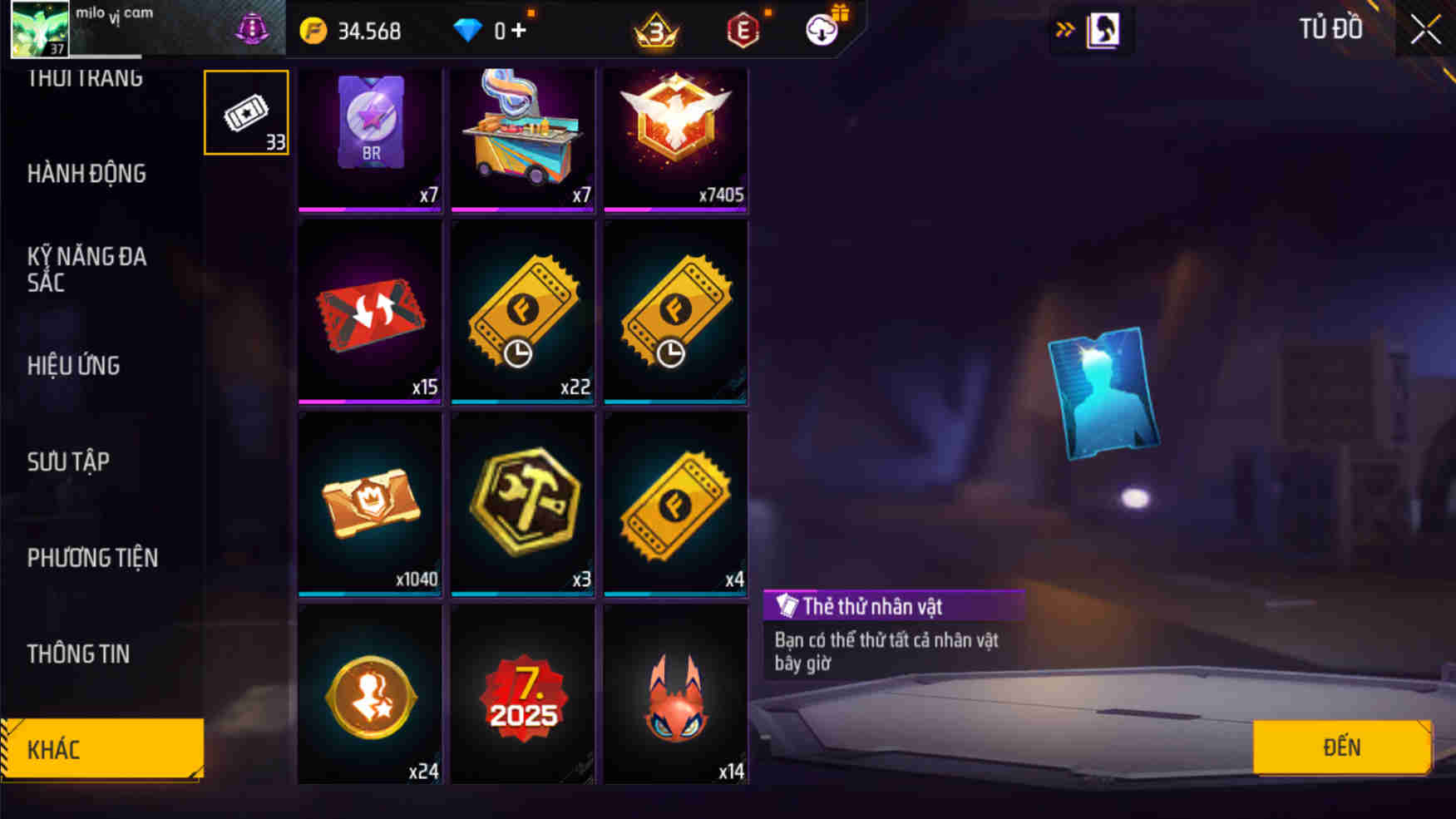Open the F coin balance icon
Viewport: 1456px width, 819px height.
point(311,30)
